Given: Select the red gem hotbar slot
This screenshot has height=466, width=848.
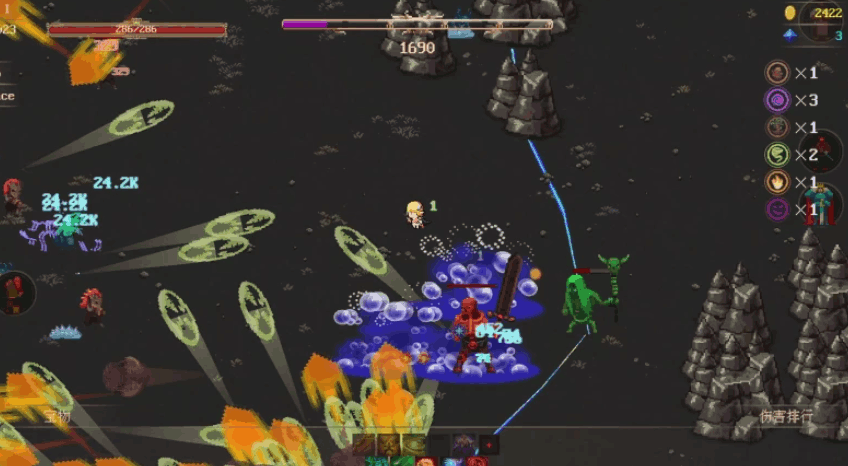Looking at the screenshot, I should (x=488, y=444).
